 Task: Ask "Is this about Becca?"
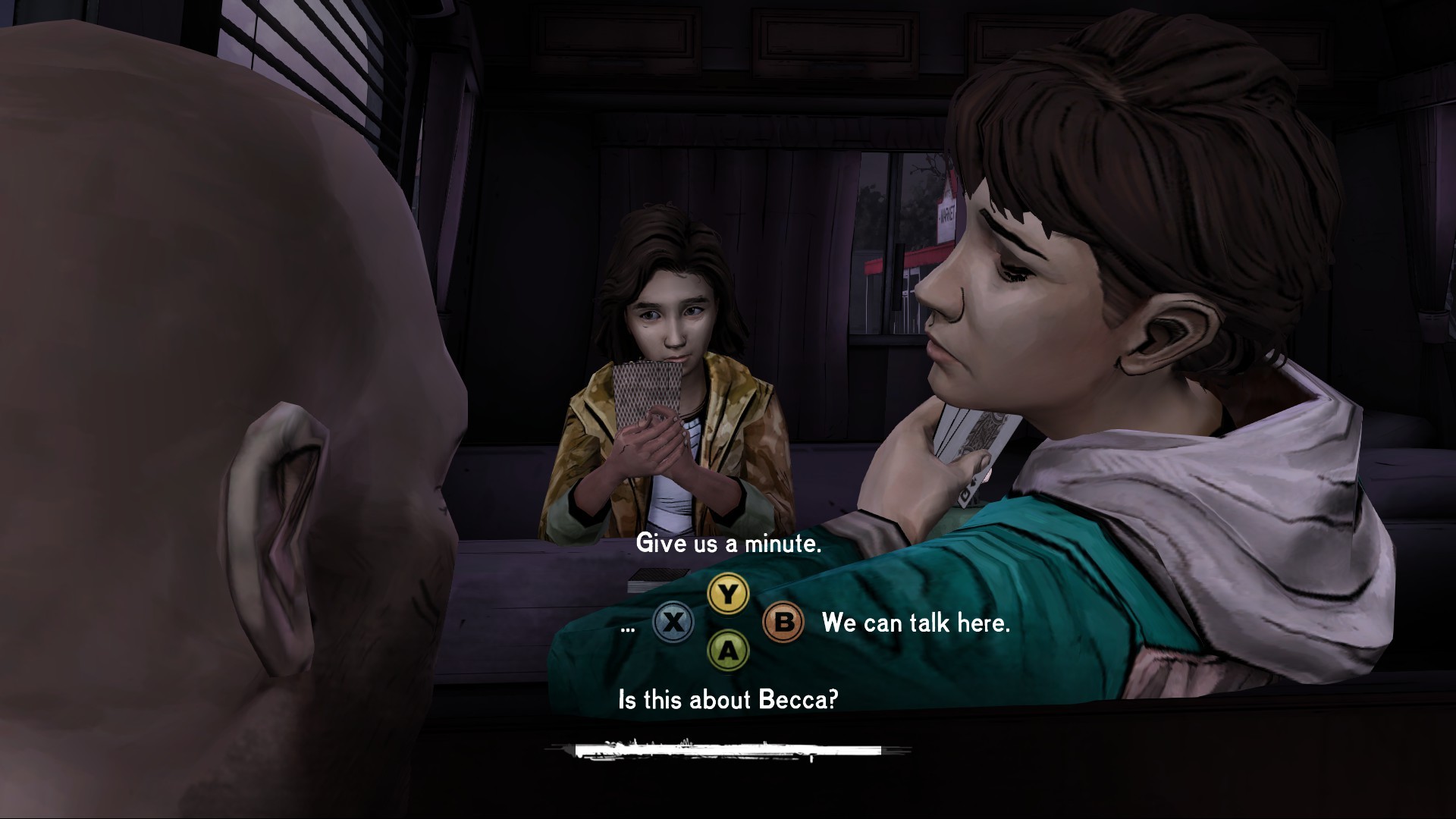pos(728,699)
